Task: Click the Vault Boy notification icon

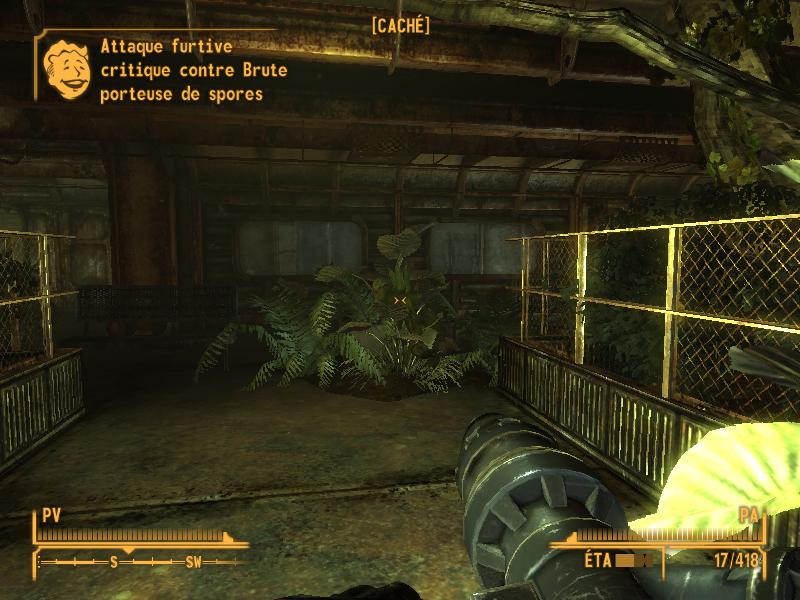Action: click(66, 68)
